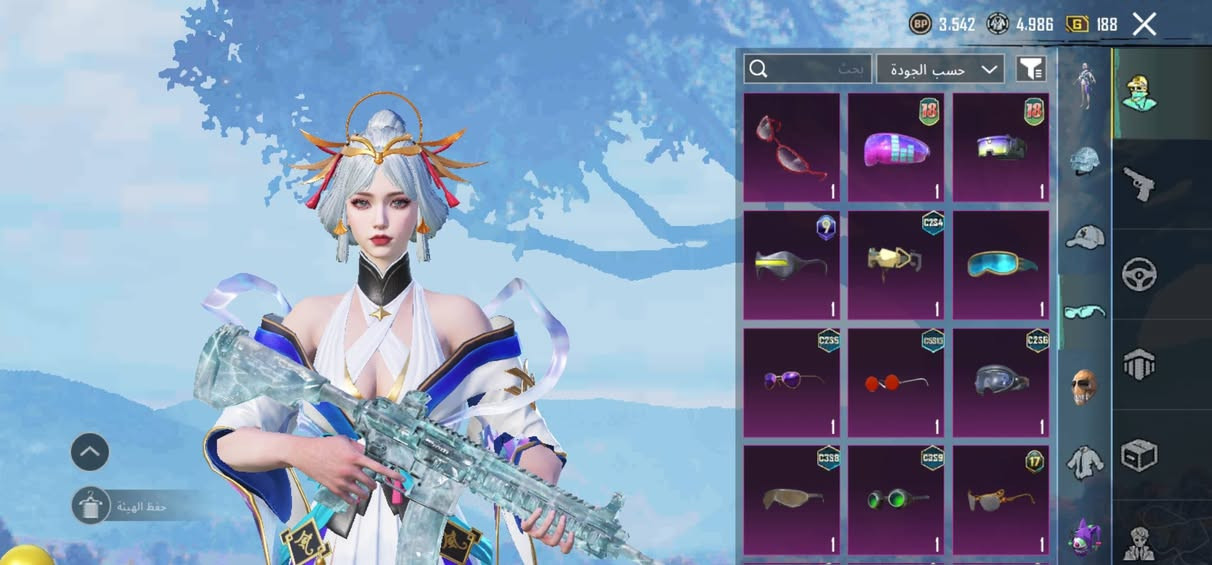The image size is (1212, 565).
Task: Switch to the baseball cap category
Action: 1084,237
